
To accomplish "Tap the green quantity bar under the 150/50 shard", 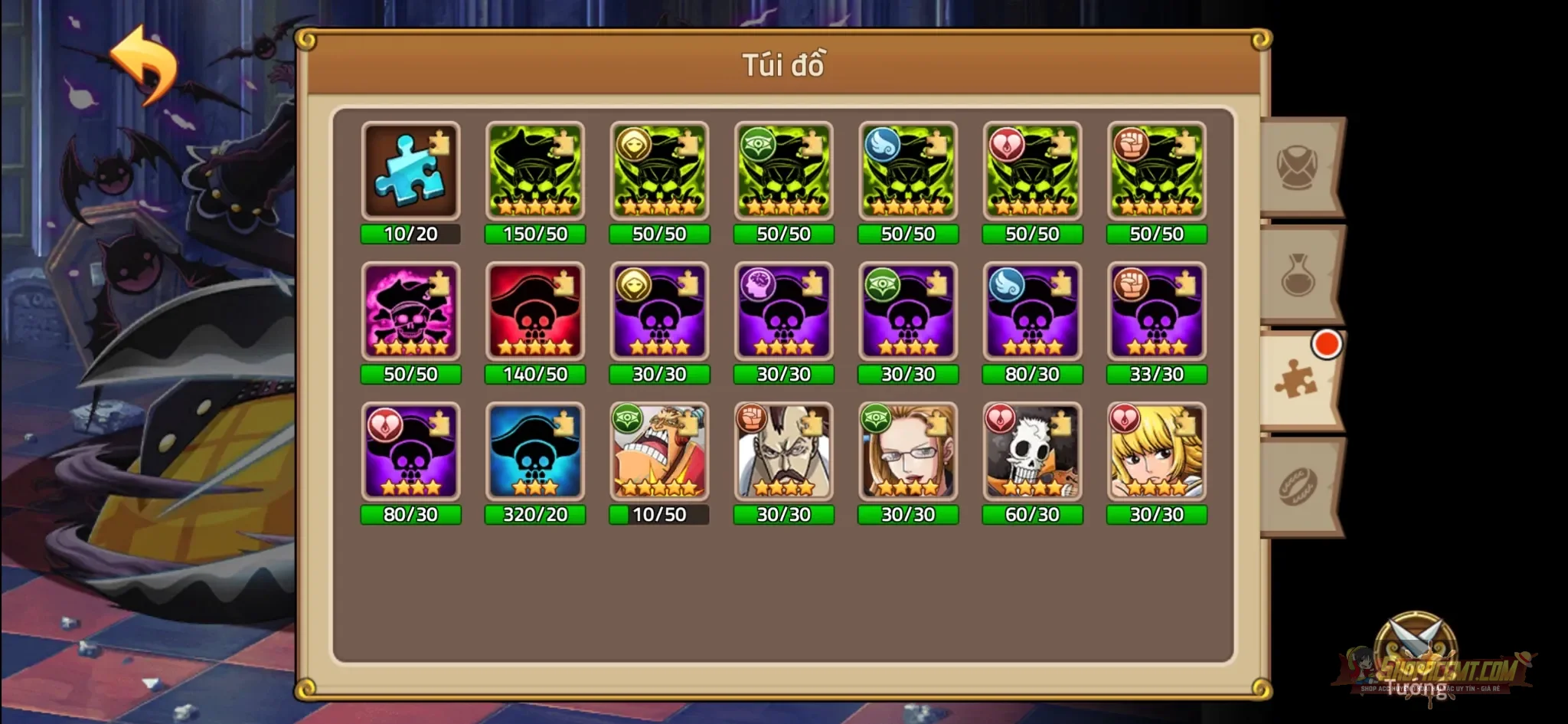I will tap(535, 235).
